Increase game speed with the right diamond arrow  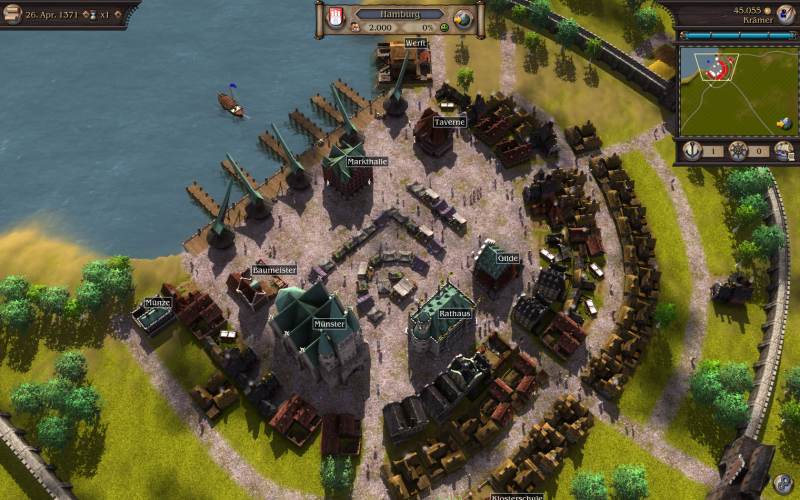(x=119, y=15)
